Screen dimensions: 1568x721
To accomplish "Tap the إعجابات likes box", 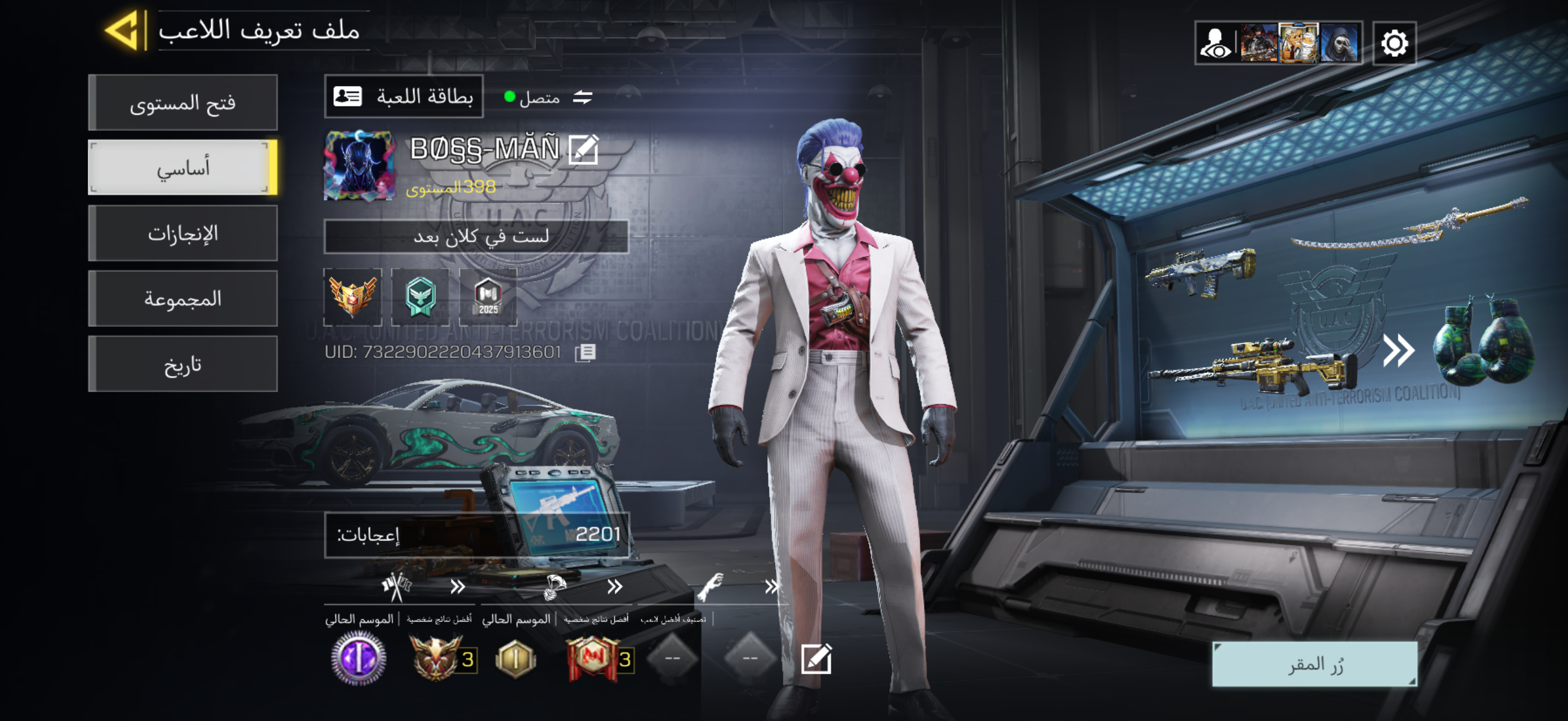I will point(476,535).
